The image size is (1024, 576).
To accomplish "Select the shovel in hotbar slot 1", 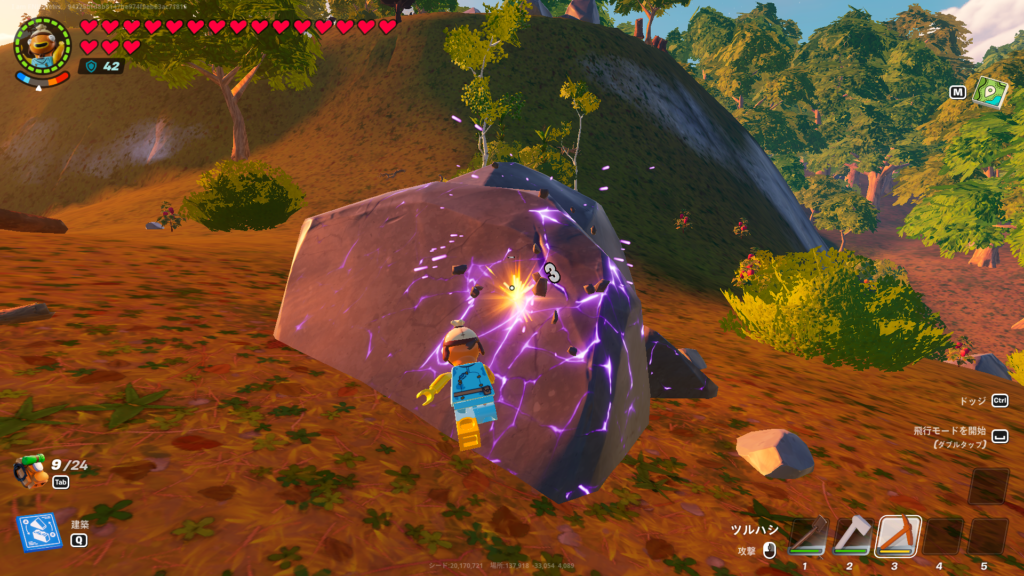I will pyautogui.click(x=808, y=536).
